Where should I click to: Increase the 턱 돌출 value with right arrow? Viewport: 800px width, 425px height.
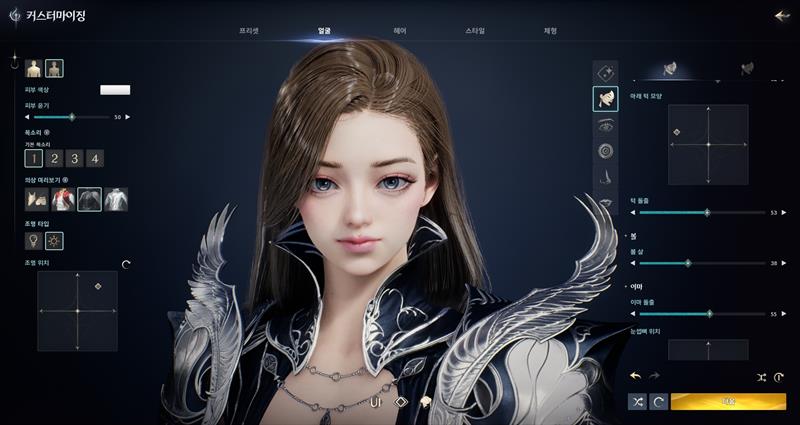pyautogui.click(x=784, y=213)
